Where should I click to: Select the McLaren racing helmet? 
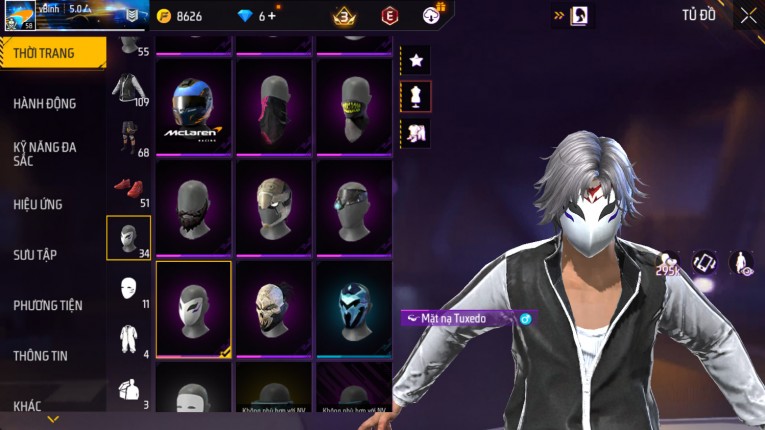[x=194, y=106]
